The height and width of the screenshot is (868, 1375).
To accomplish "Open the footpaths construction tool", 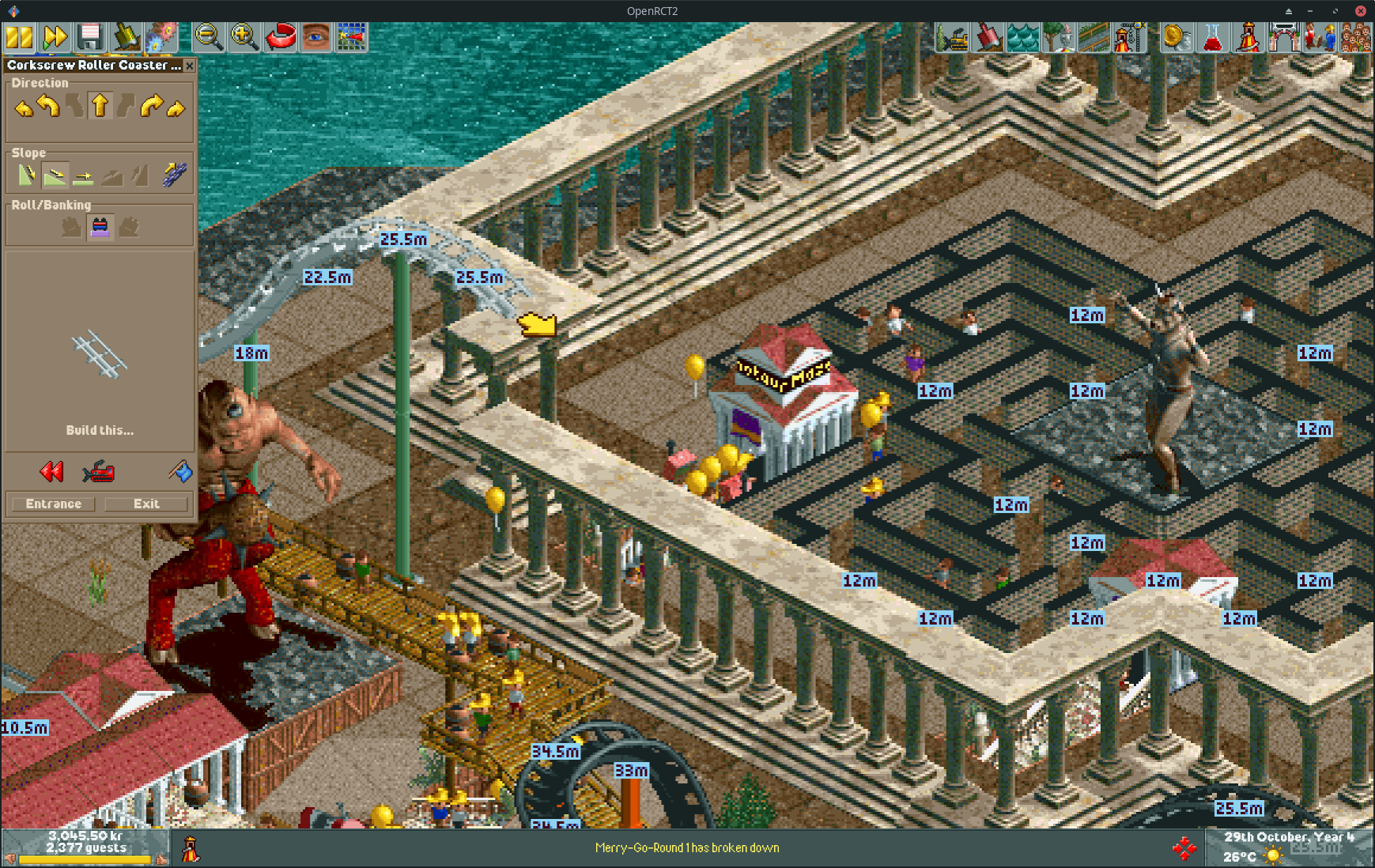I will pos(1096,37).
